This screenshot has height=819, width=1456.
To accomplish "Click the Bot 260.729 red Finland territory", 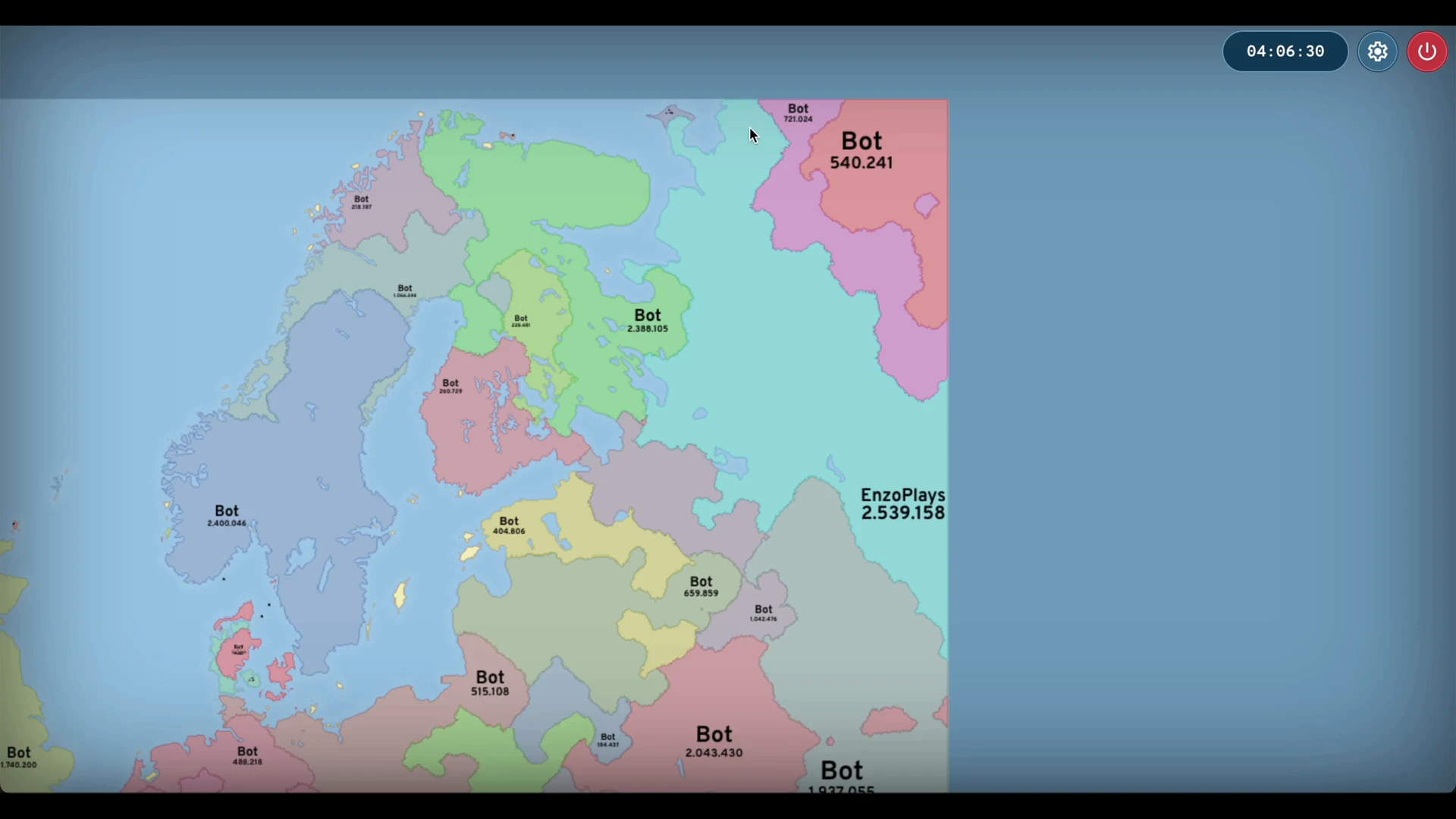I will coord(450,387).
